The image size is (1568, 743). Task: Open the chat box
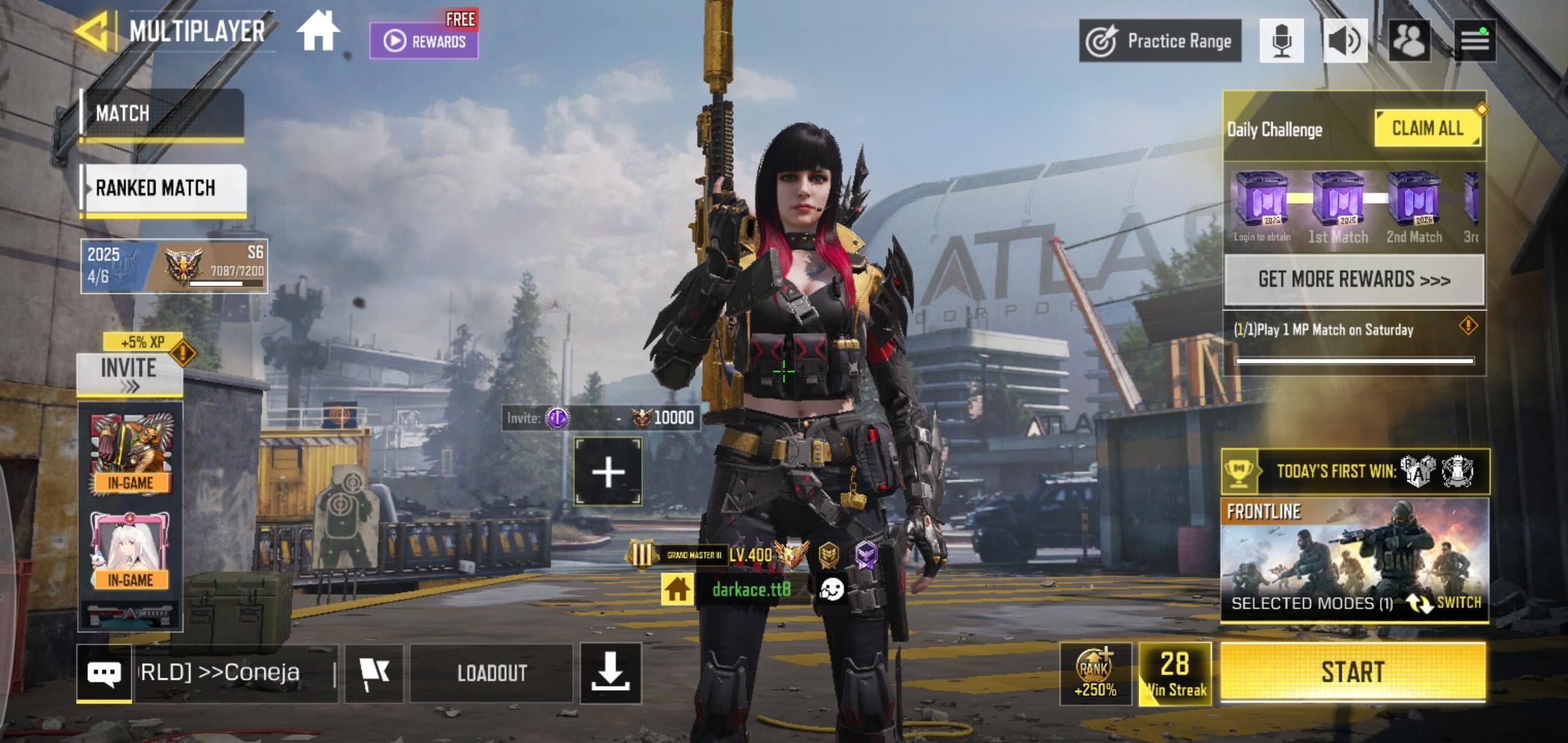pos(105,673)
